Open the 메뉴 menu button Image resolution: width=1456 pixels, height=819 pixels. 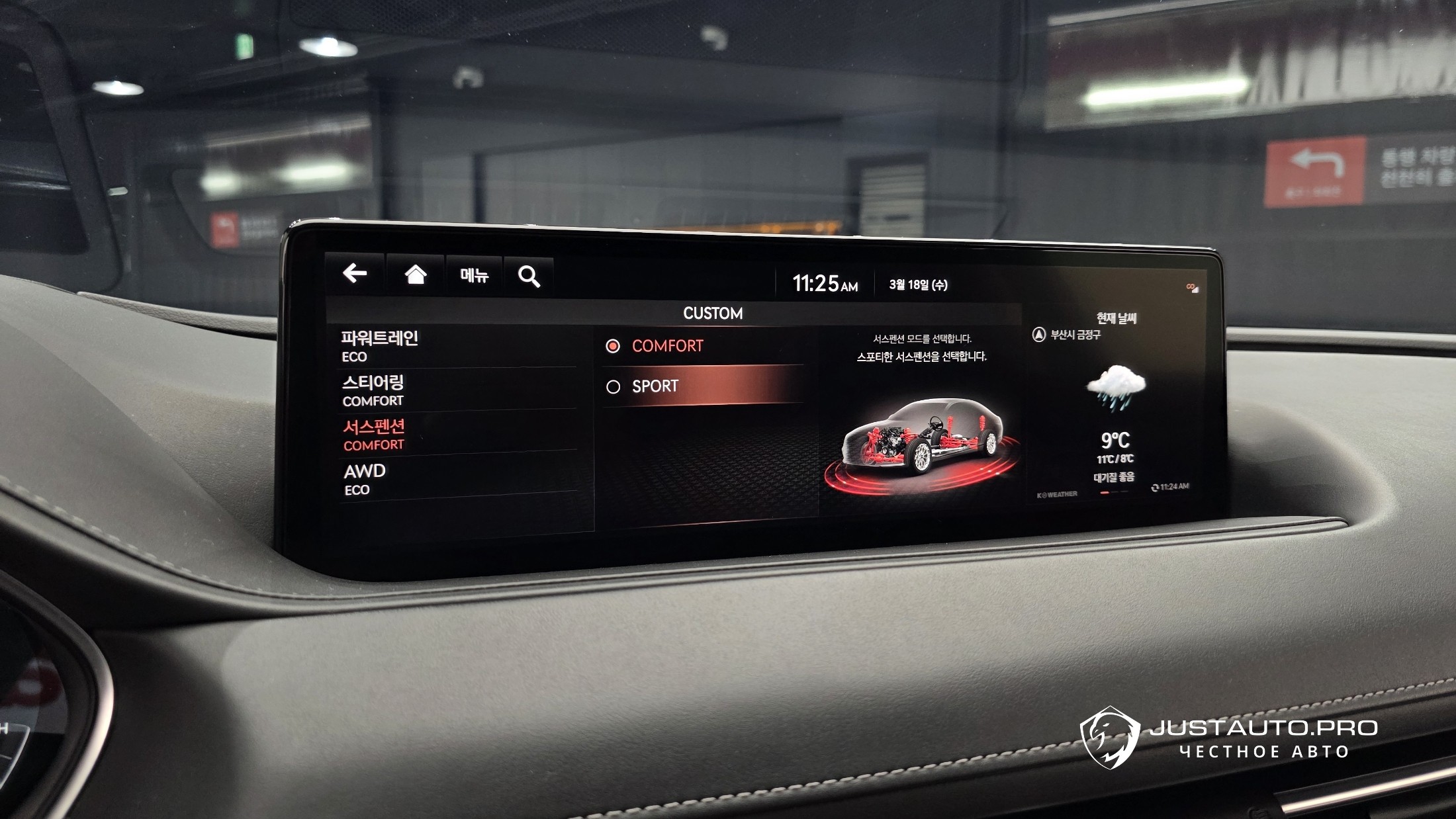474,276
